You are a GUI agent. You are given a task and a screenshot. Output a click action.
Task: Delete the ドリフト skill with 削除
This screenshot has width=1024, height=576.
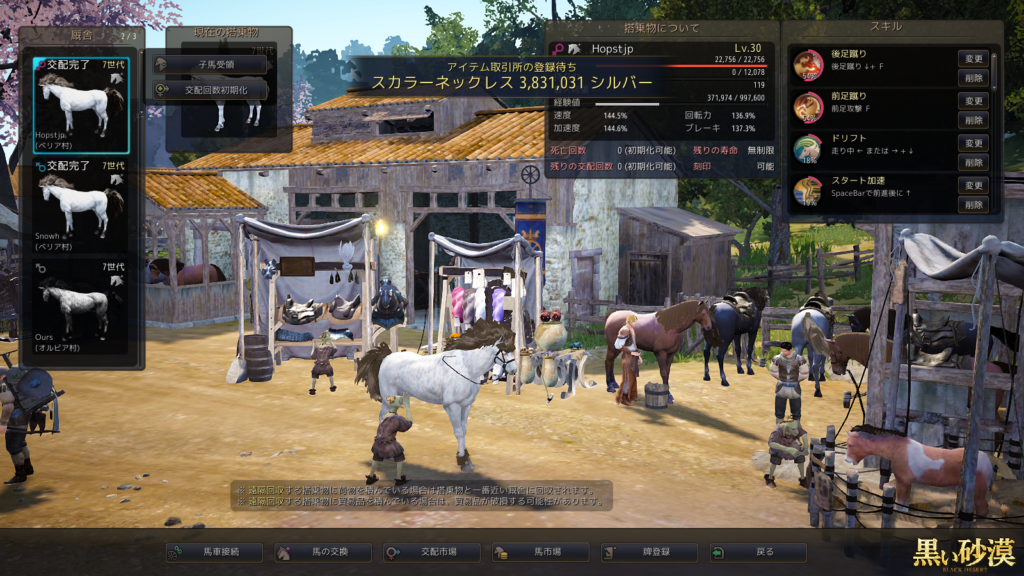click(x=972, y=162)
